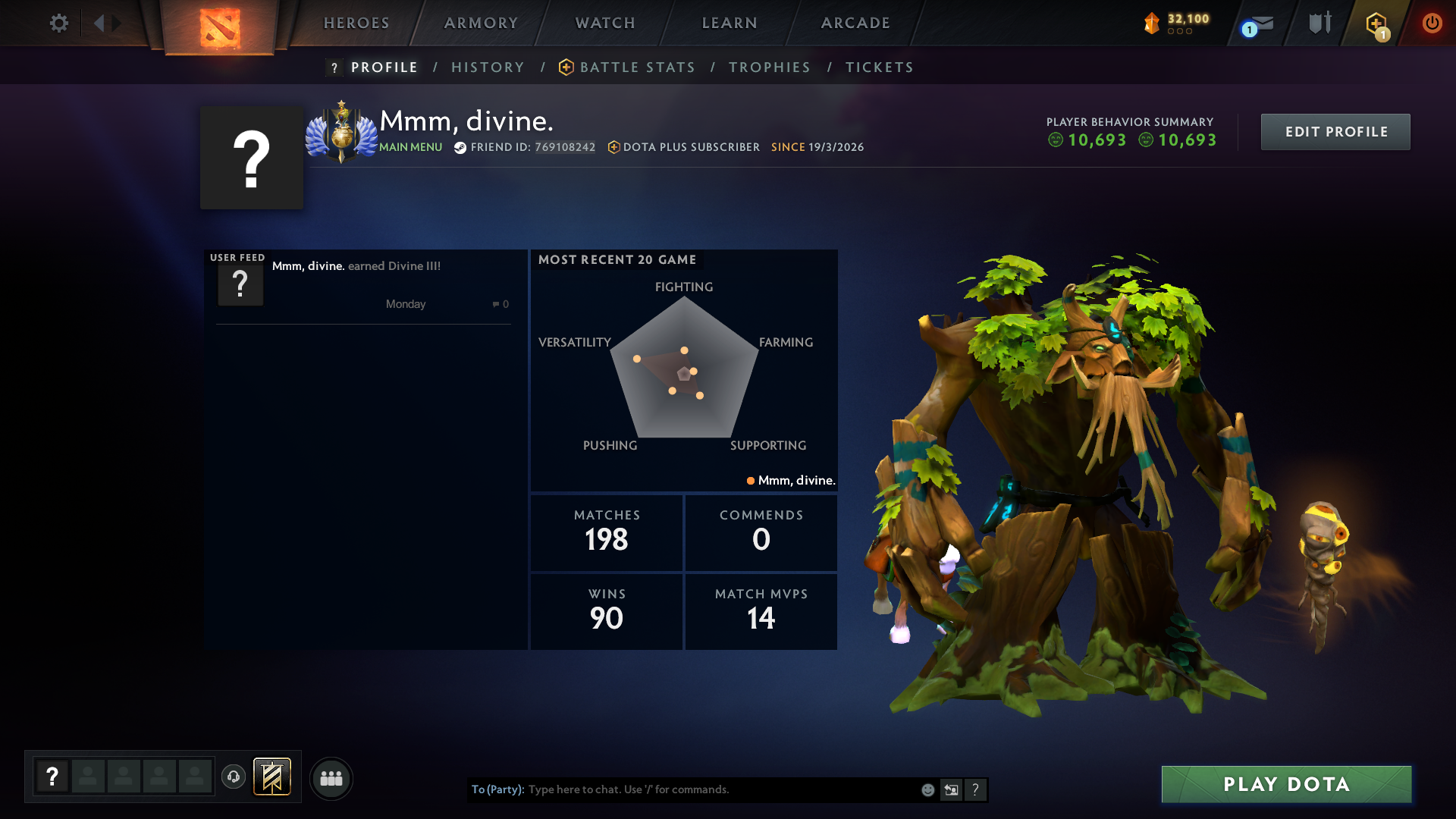Open the friends list icon bottom left

click(x=331, y=778)
